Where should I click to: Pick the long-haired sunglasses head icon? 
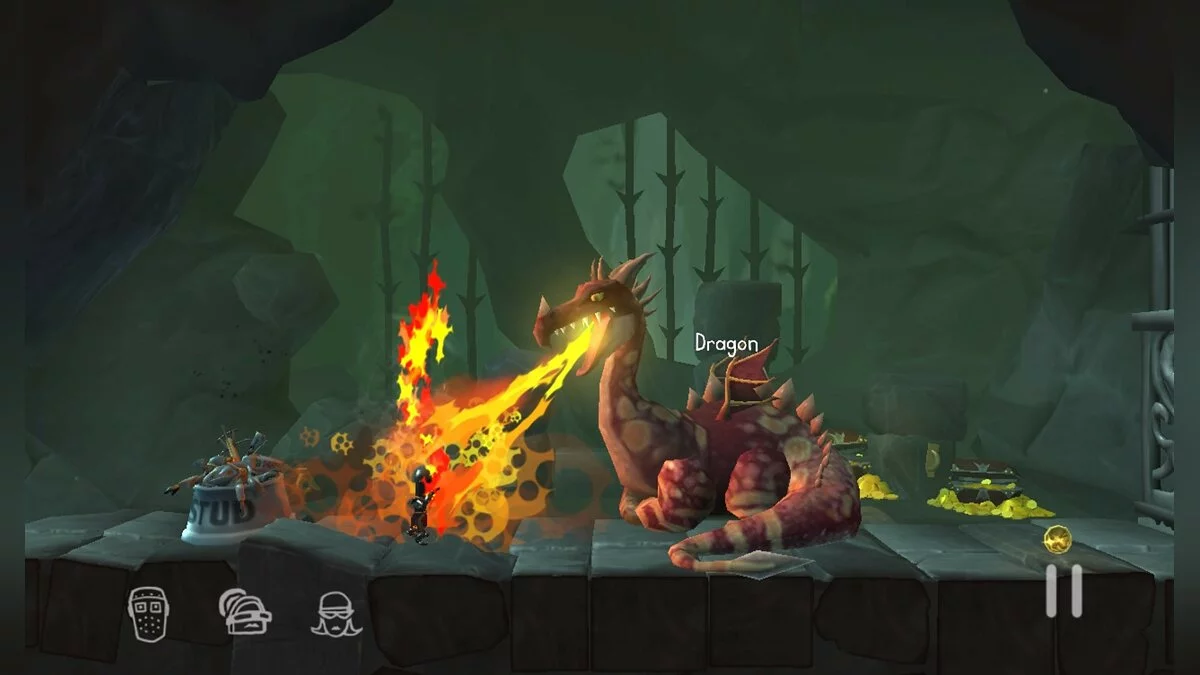(x=334, y=614)
